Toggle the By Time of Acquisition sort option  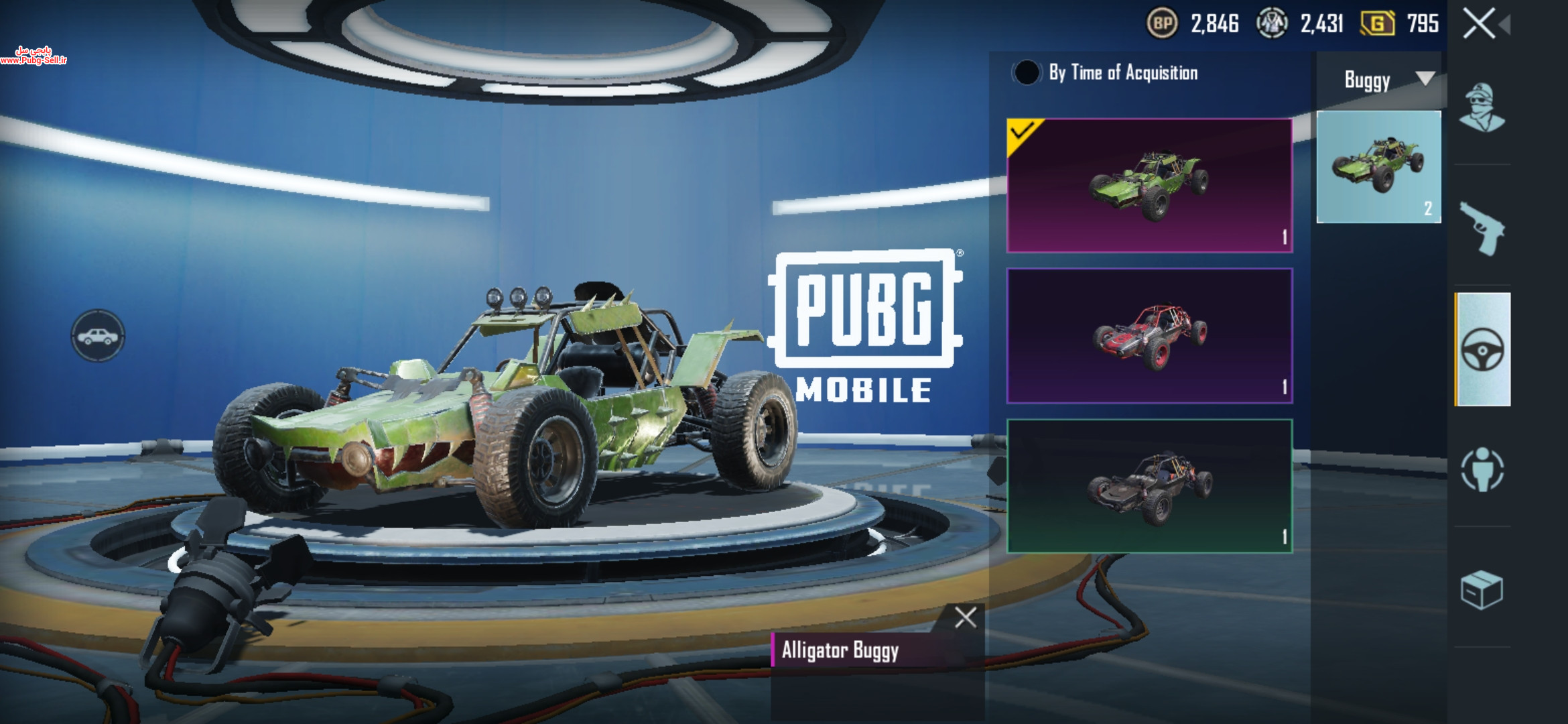tap(1027, 72)
